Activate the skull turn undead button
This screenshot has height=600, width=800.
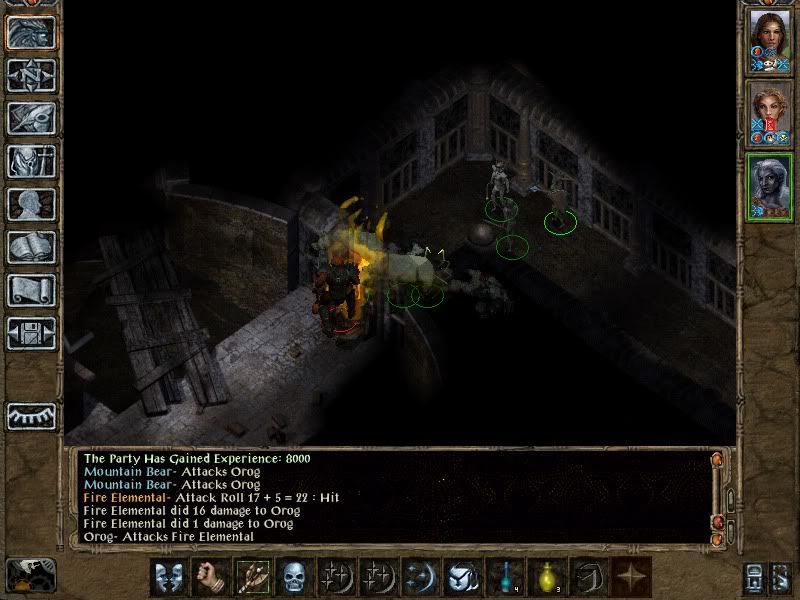(x=294, y=577)
